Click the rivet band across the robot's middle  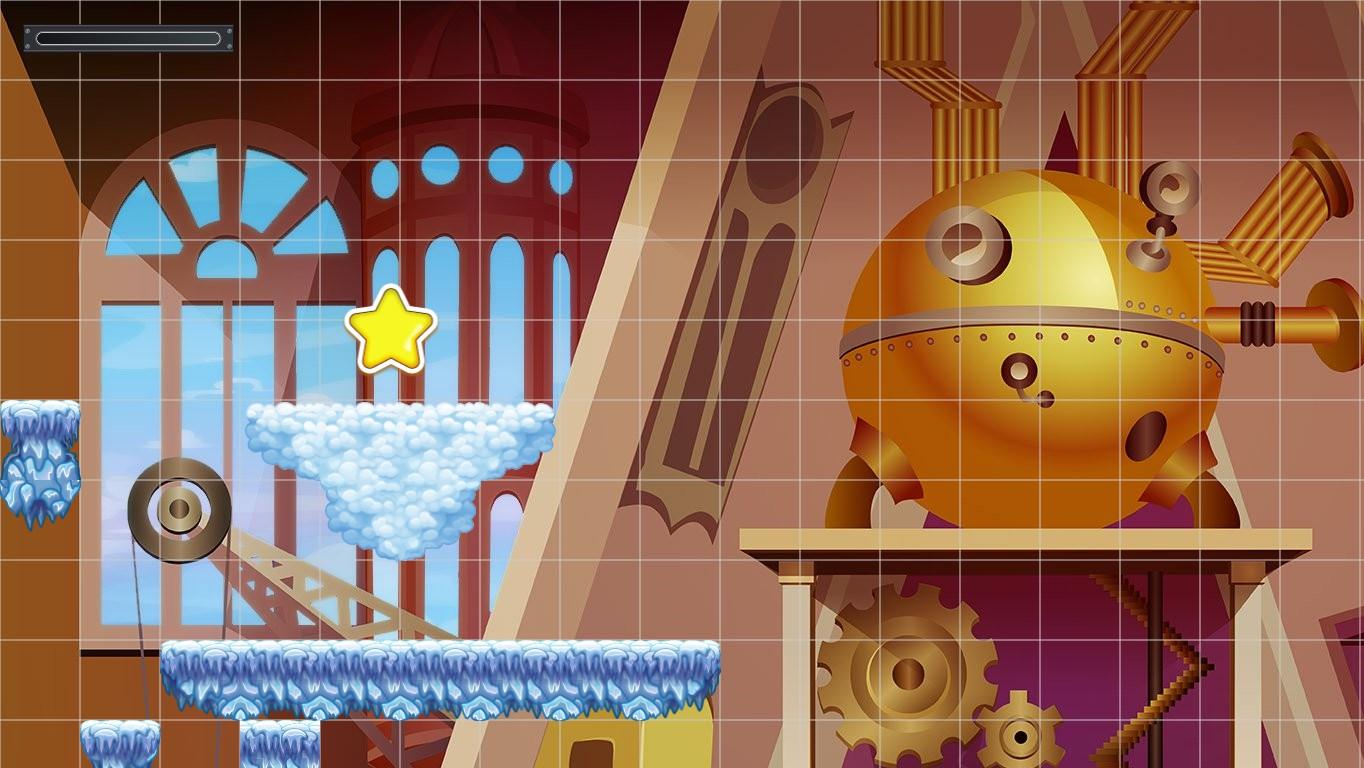(1030, 338)
